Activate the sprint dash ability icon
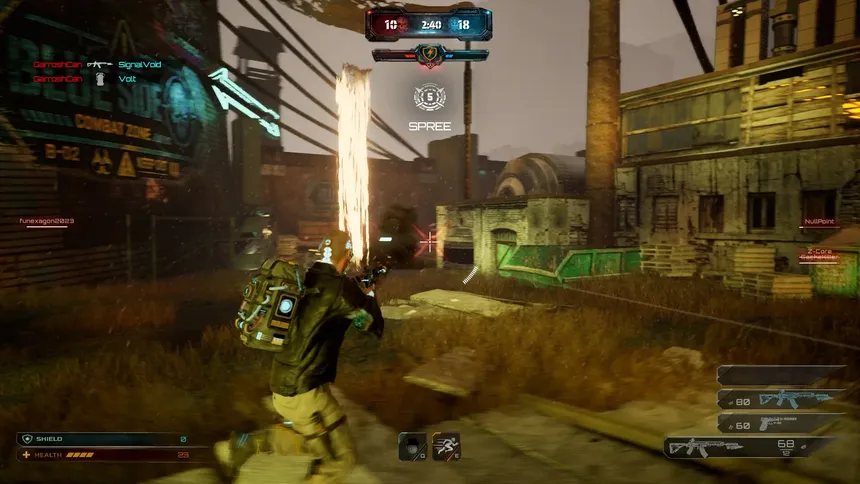Viewport: 860px width, 484px height. tap(446, 446)
